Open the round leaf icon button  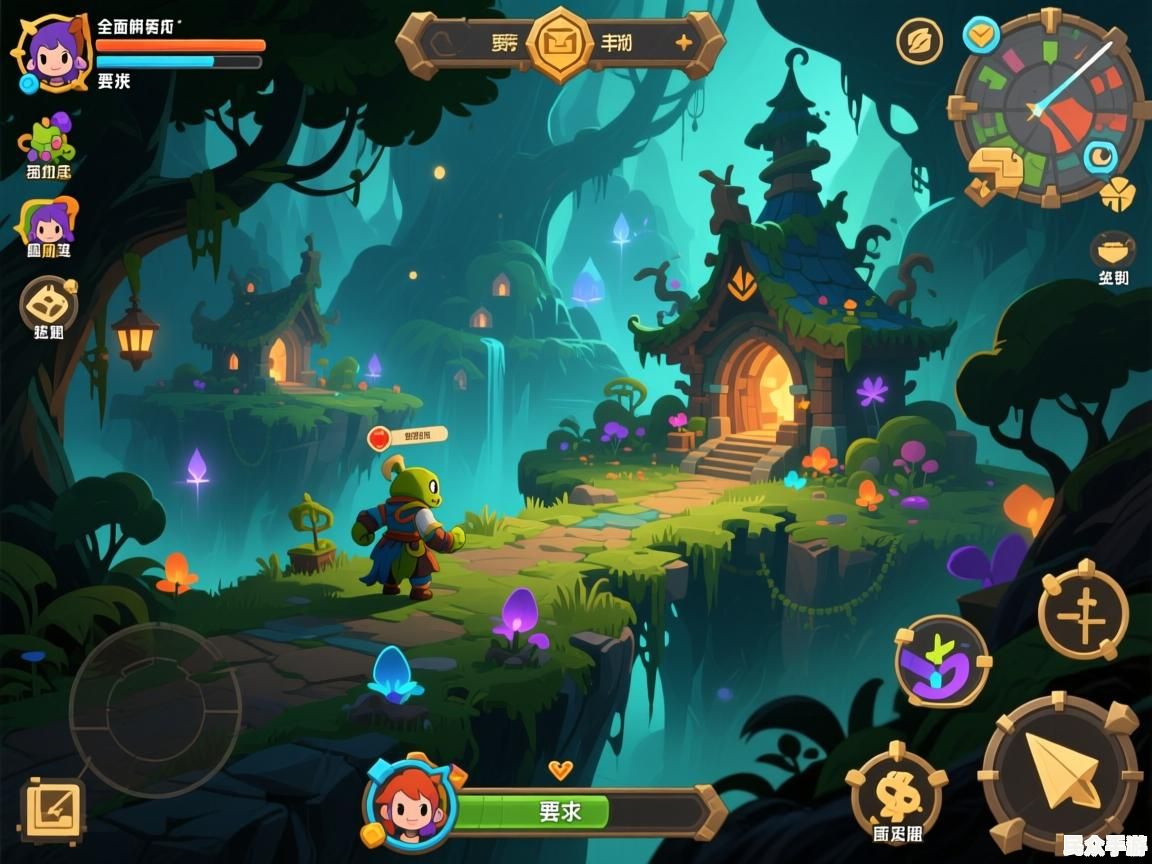pos(919,41)
